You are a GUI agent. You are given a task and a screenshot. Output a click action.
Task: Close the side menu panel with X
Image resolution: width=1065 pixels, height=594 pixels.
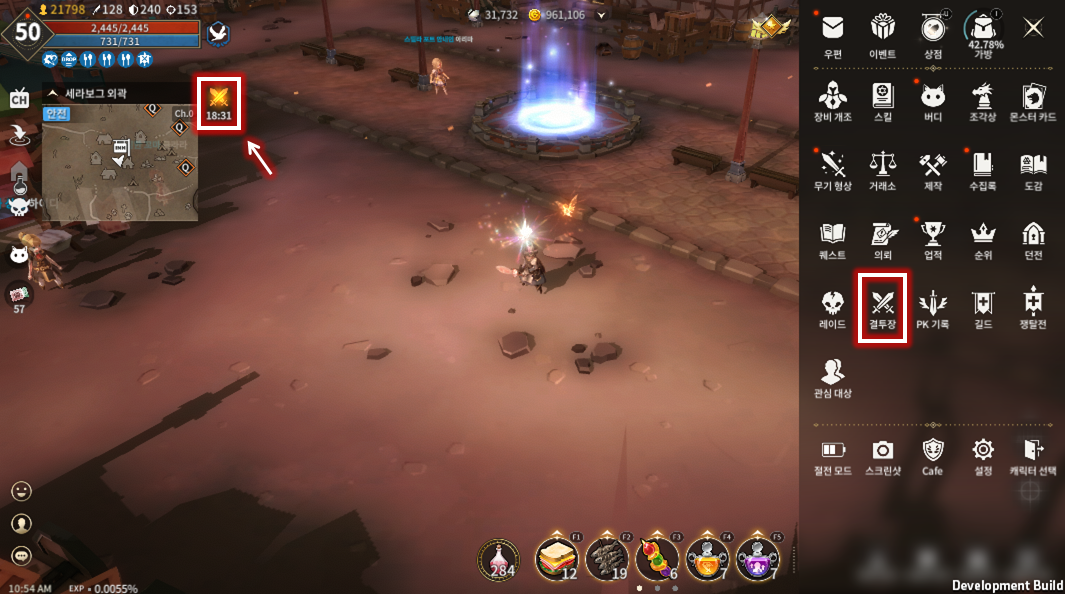click(x=1033, y=28)
